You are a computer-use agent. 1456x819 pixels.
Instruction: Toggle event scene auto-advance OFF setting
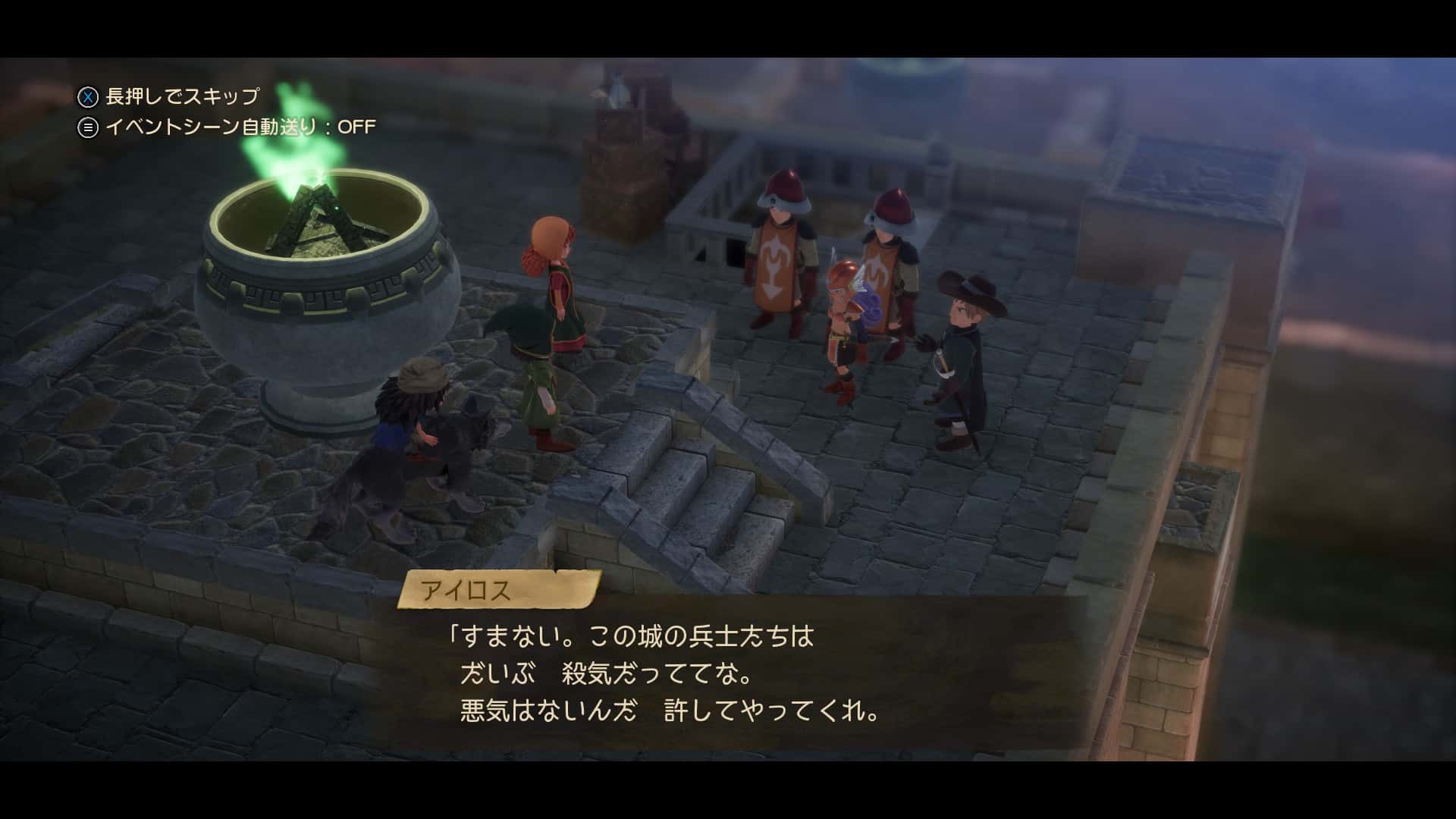(x=227, y=127)
